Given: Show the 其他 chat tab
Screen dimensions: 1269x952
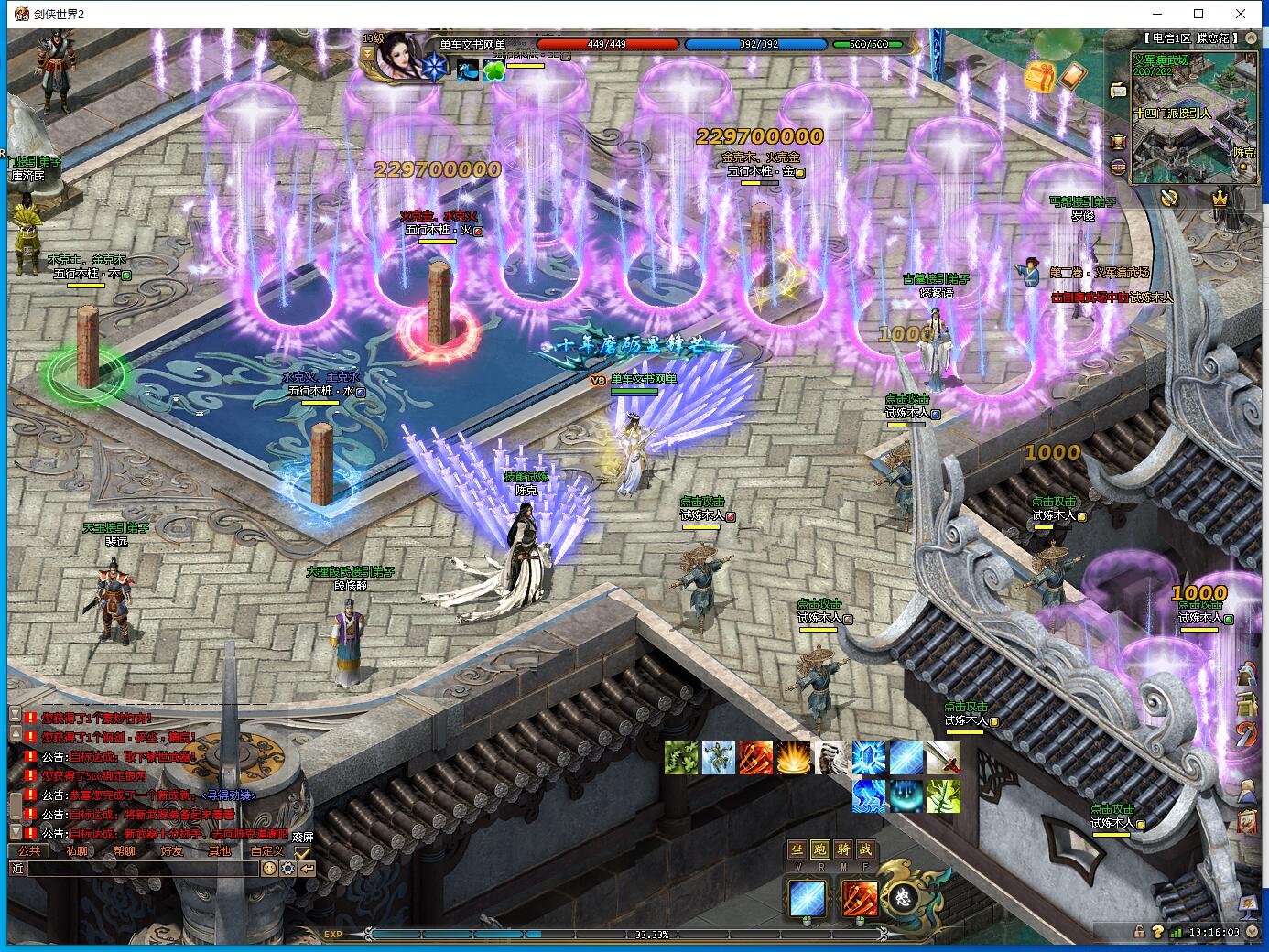Looking at the screenshot, I should pyautogui.click(x=220, y=851).
